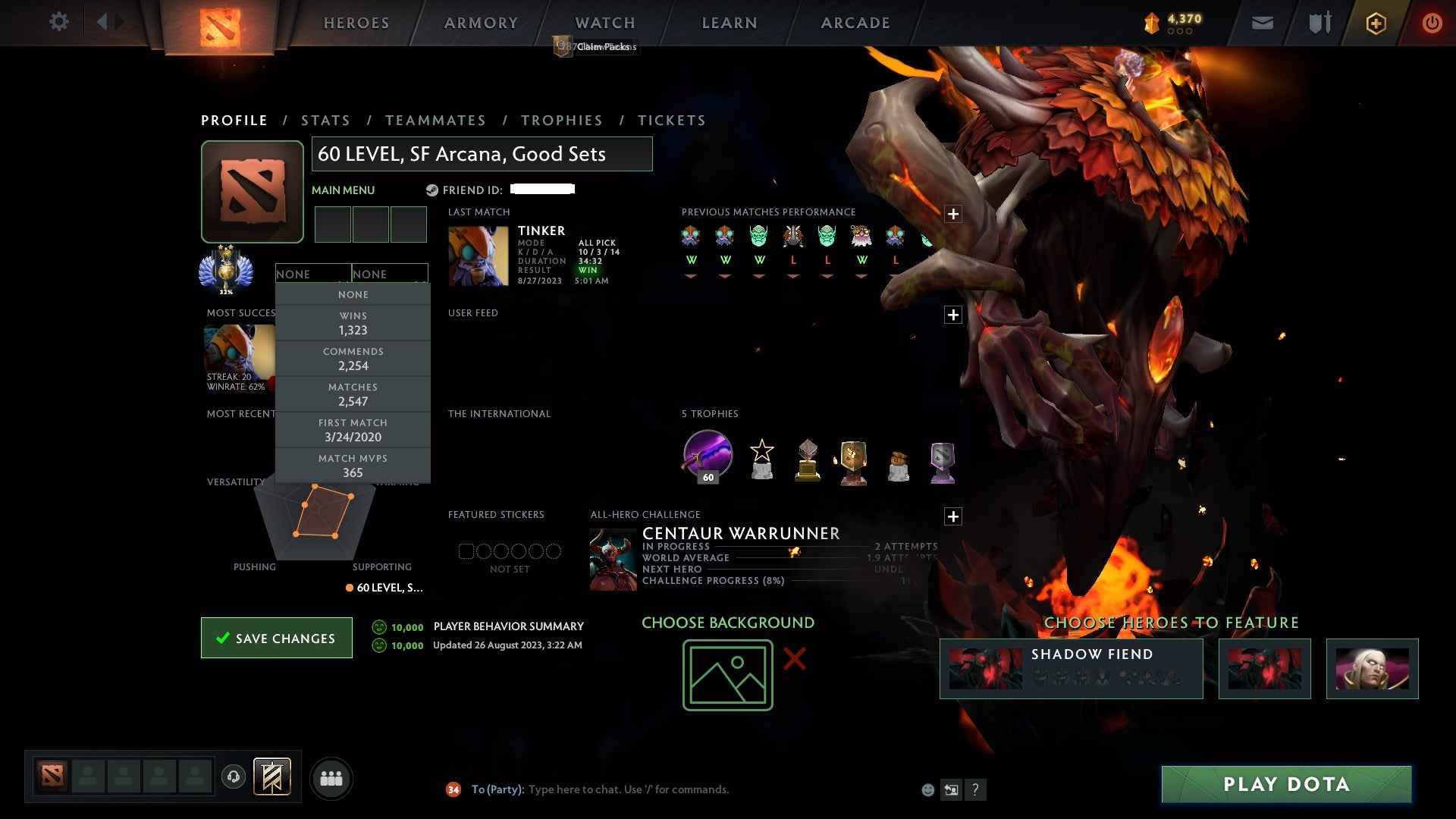
Task: Click the voice chat headset icon bottom left
Action: [233, 778]
